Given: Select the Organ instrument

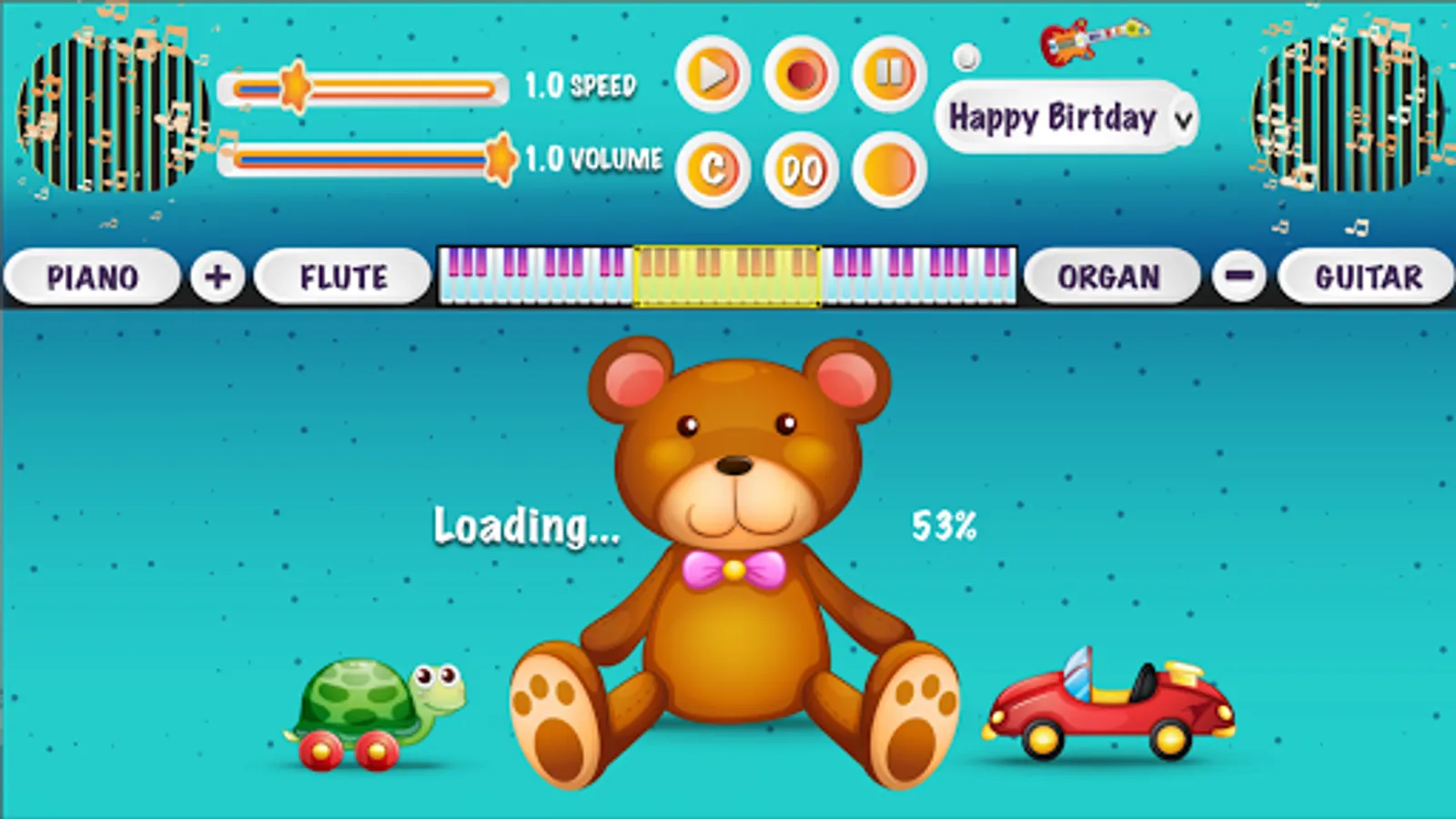Looking at the screenshot, I should [x=1112, y=277].
